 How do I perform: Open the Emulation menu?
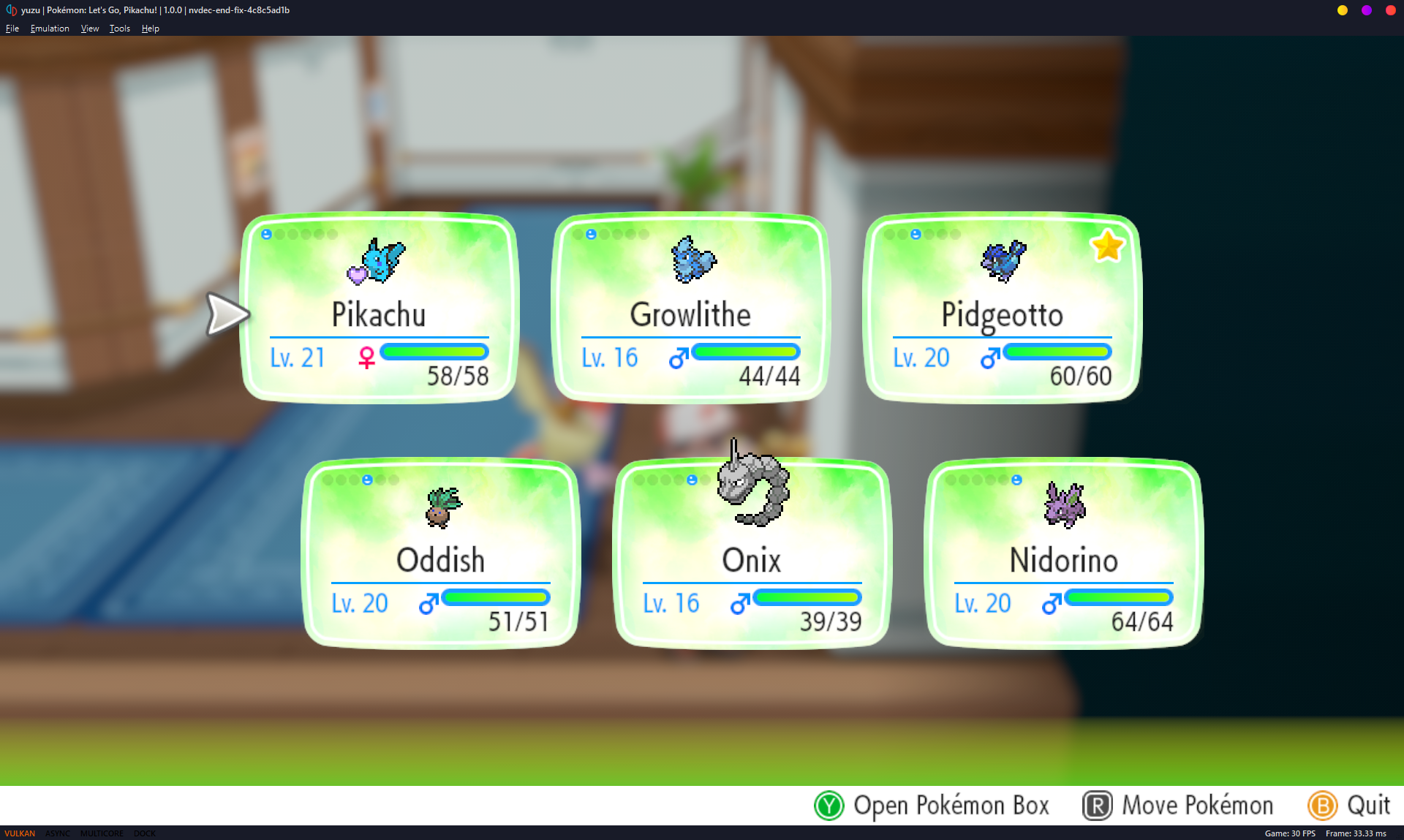click(x=50, y=29)
